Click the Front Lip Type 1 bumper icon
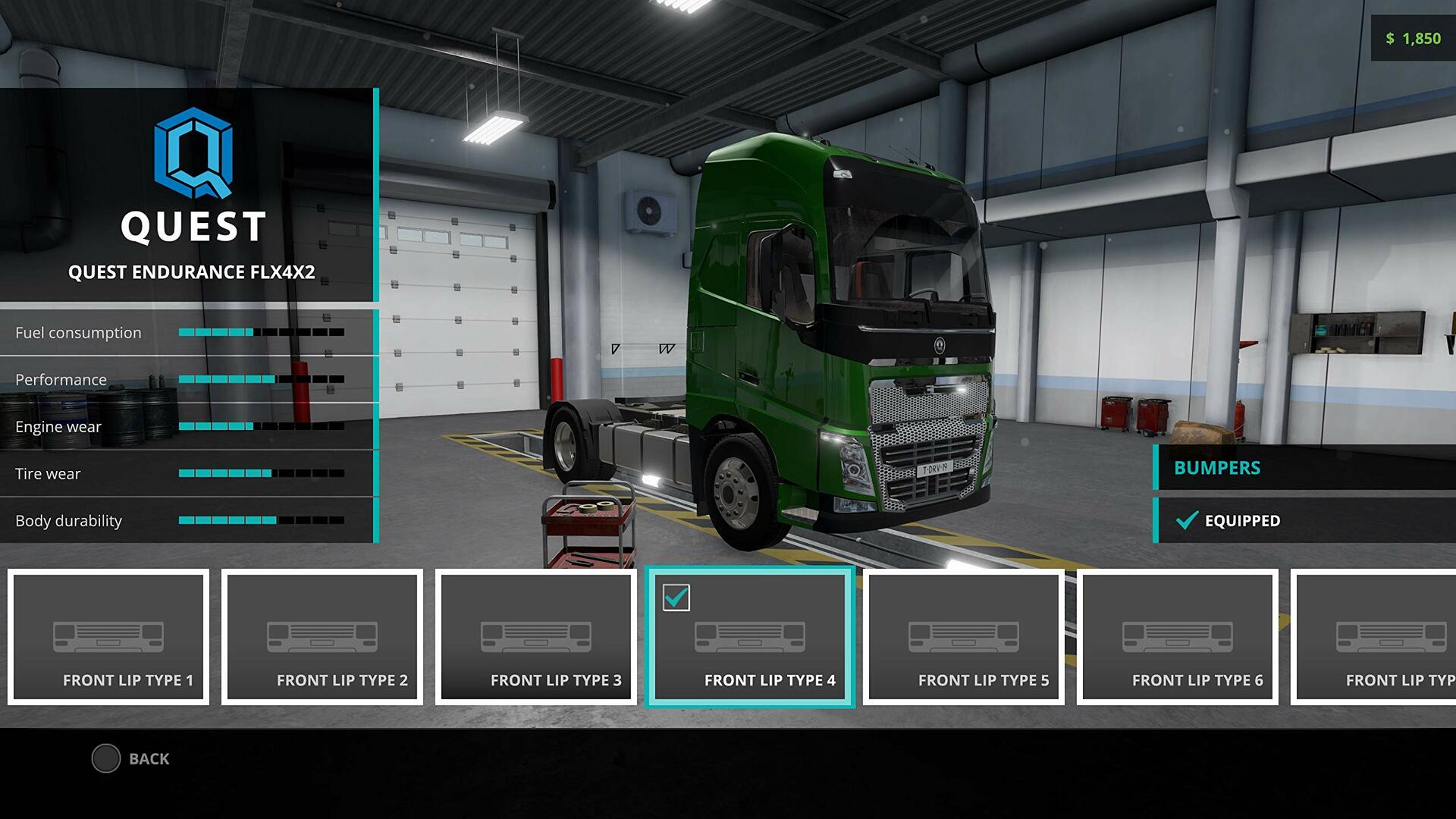Screen dimensions: 1456x819 coord(108,637)
